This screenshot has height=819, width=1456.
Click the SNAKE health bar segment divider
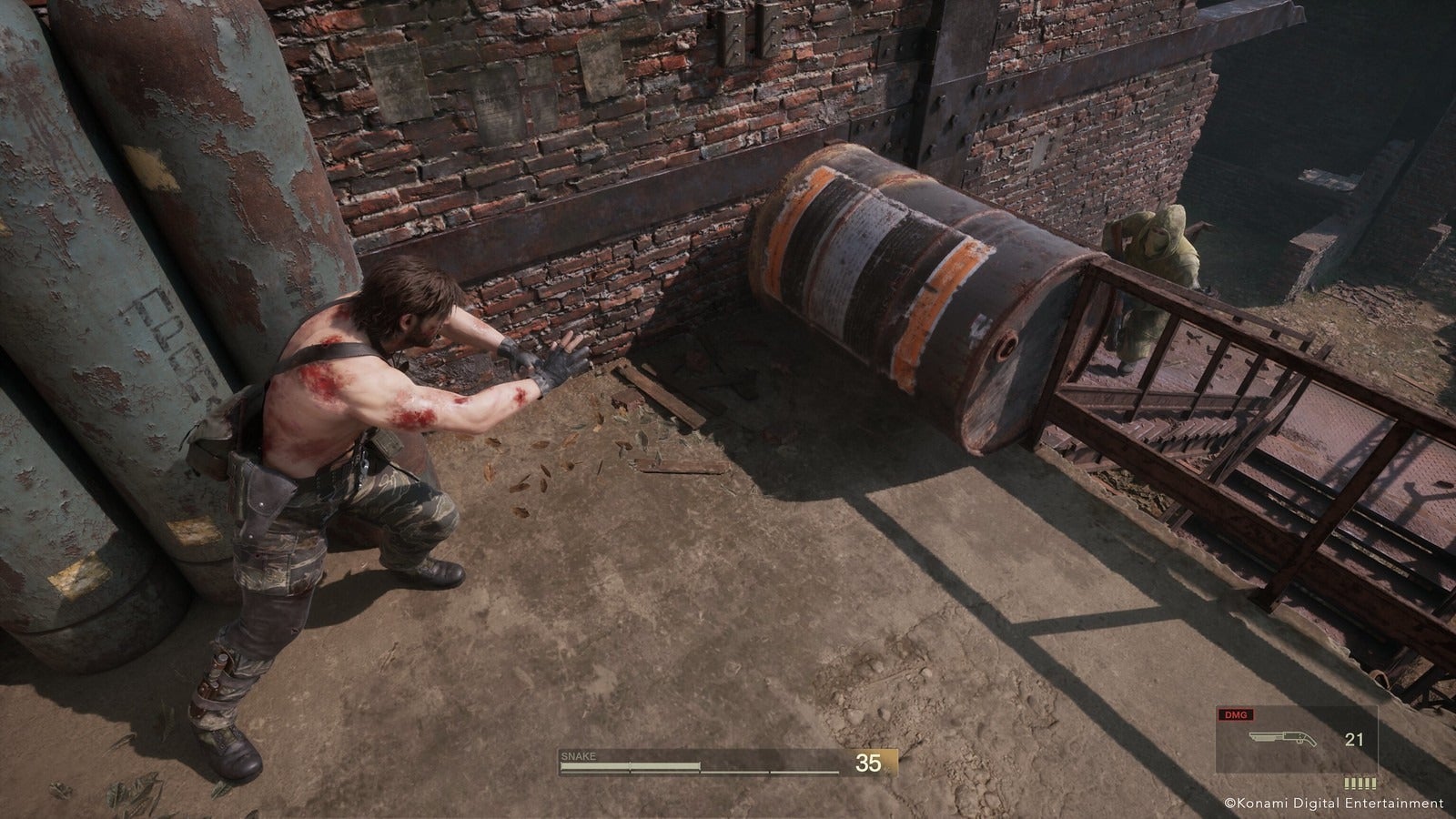click(x=630, y=767)
